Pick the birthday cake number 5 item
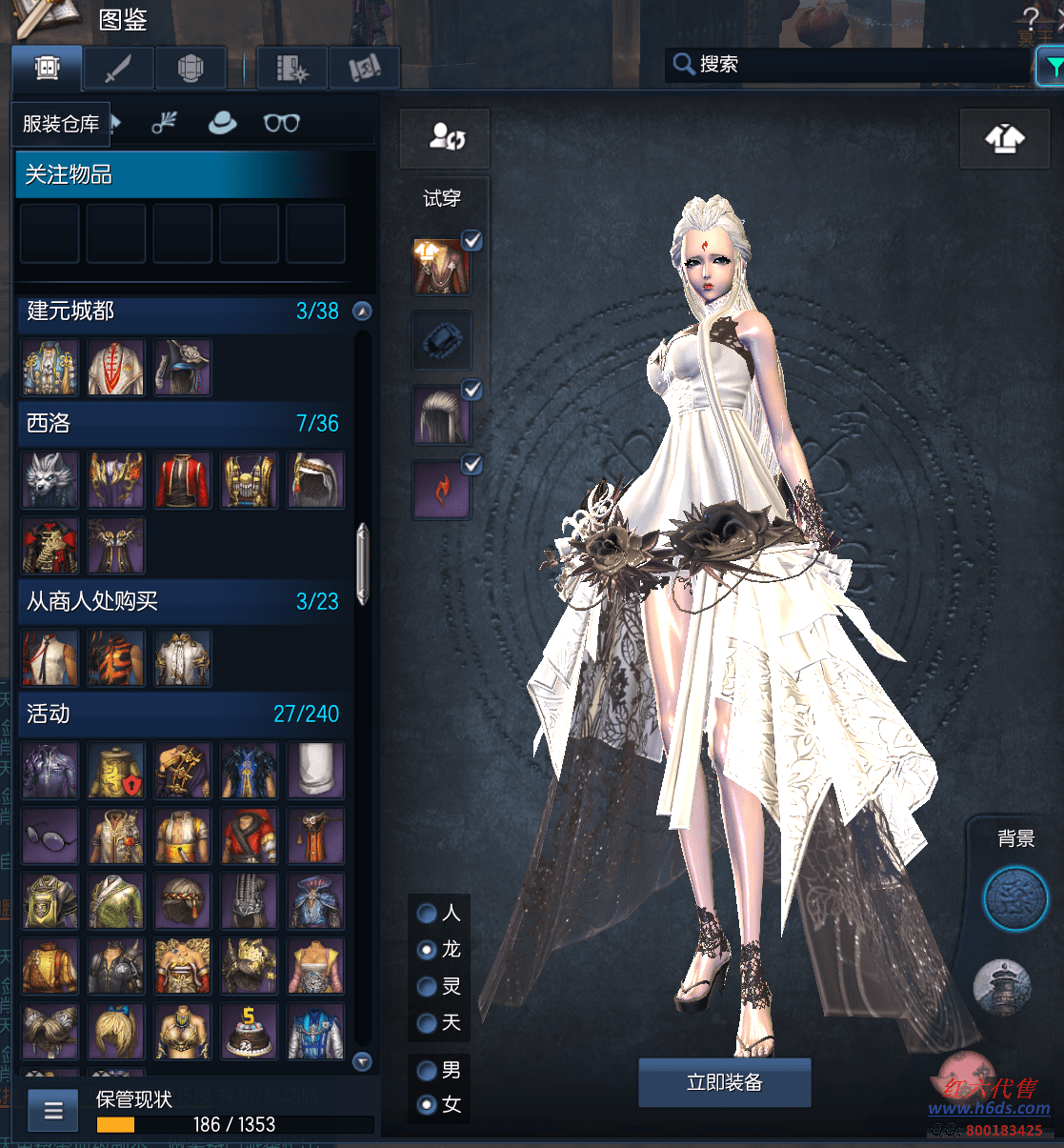The width and height of the screenshot is (1064, 1148). point(250,1031)
